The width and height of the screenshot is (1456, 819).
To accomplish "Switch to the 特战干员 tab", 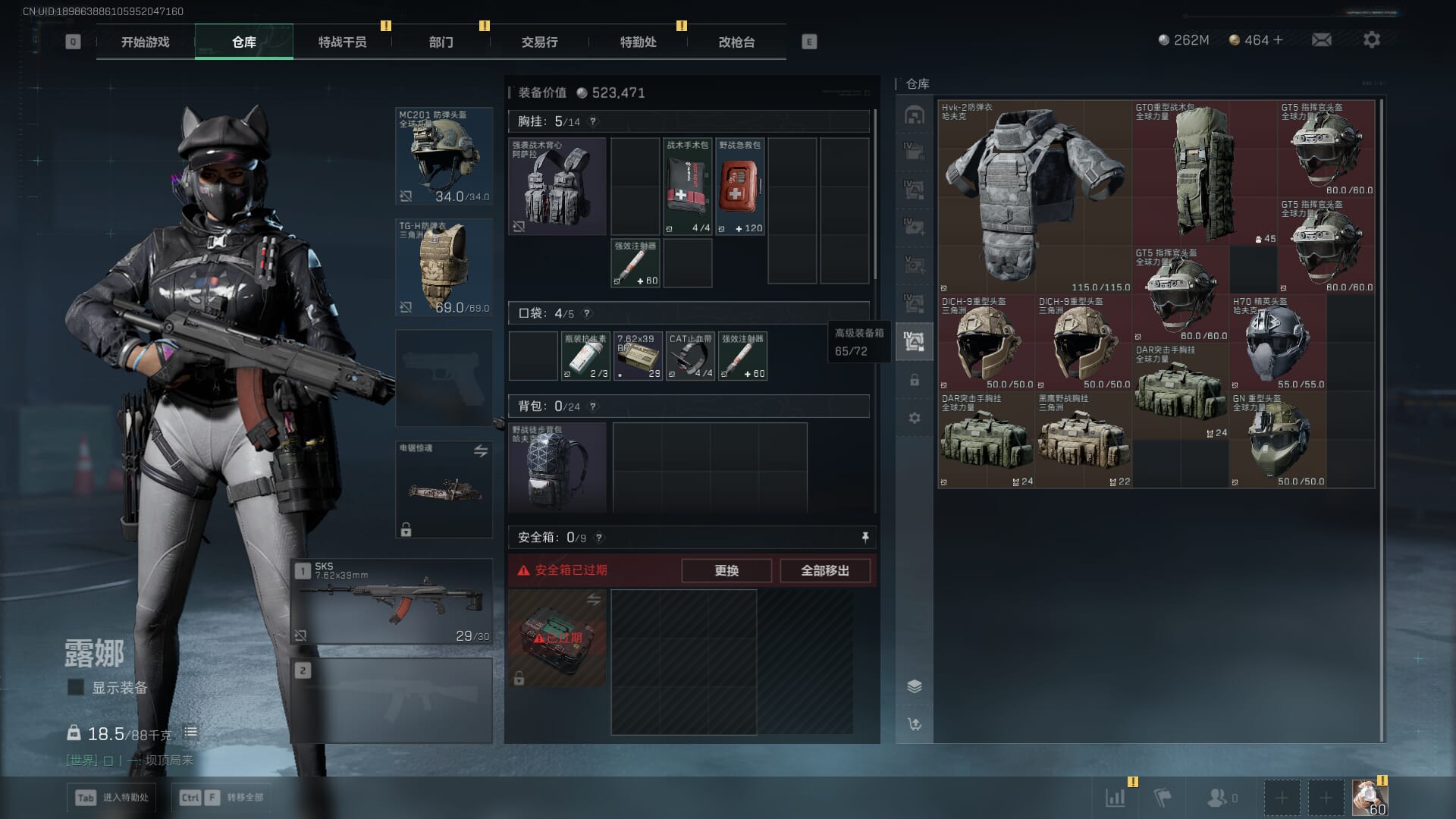I will click(342, 42).
